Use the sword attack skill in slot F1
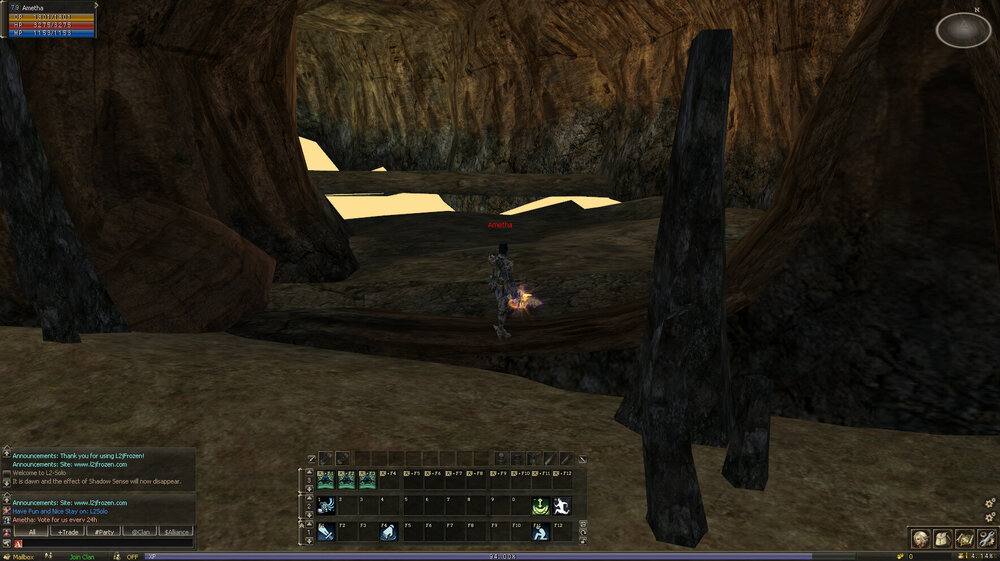The image size is (1000, 561). pos(327,533)
